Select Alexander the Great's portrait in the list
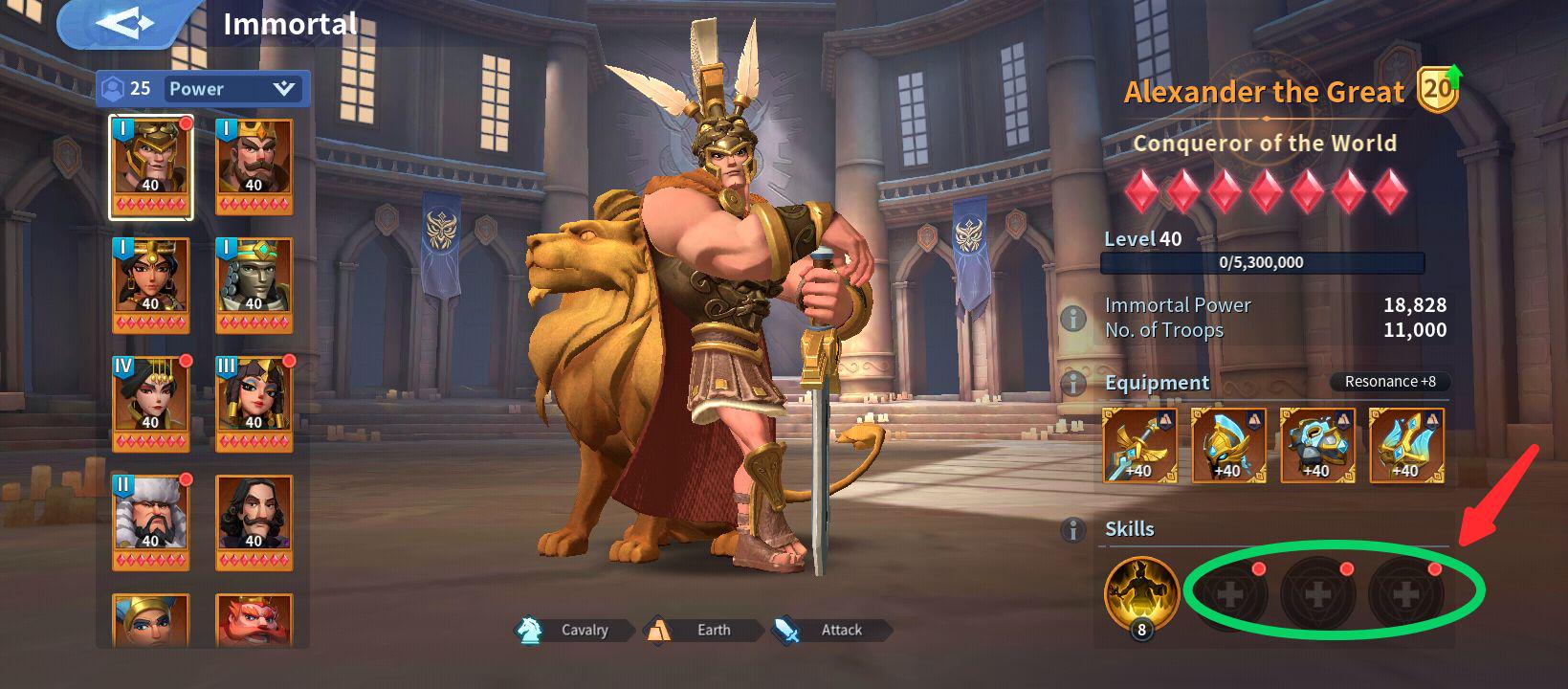This screenshot has width=1568, height=689. pos(151,167)
